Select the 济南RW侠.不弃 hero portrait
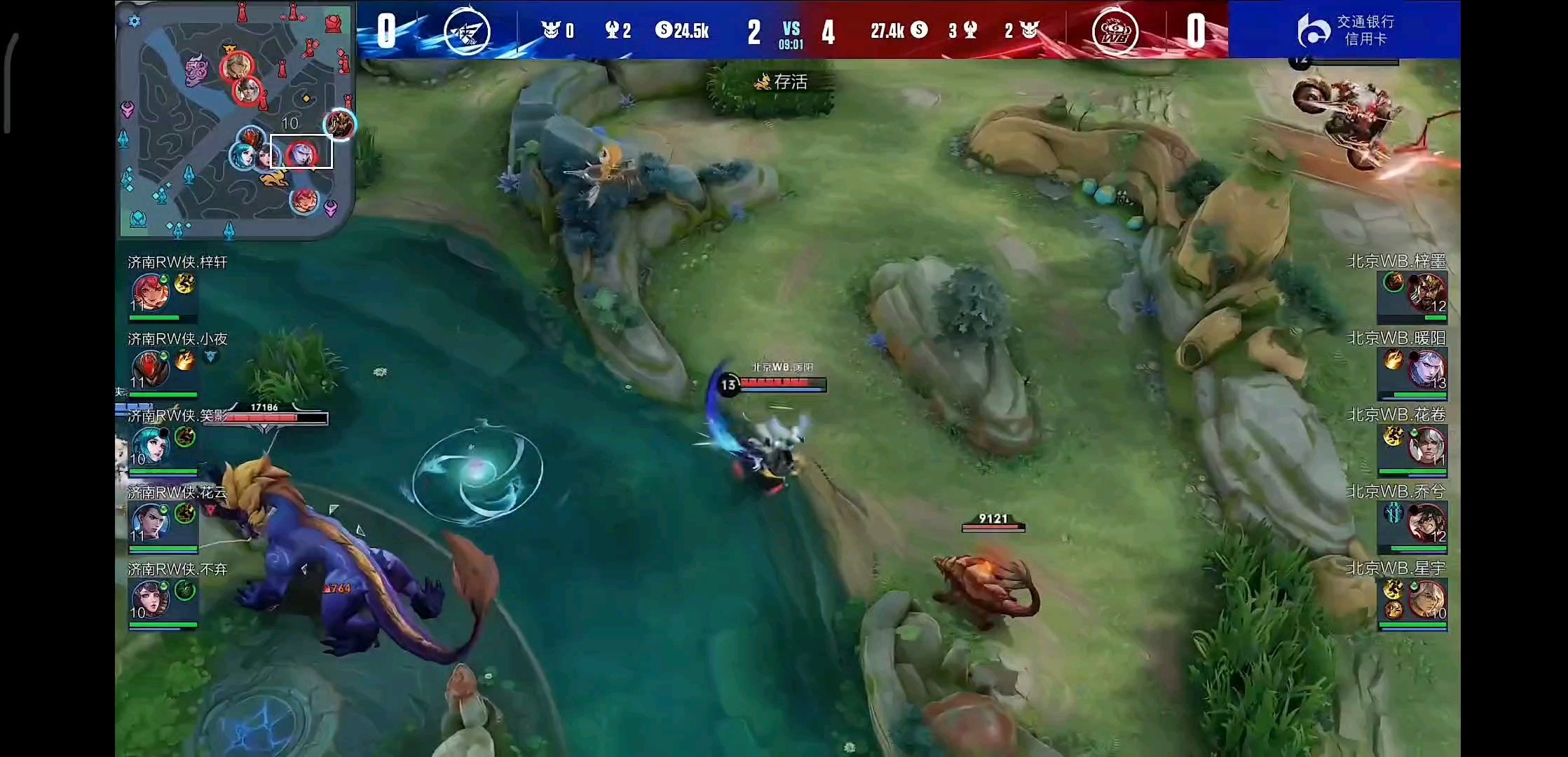 pyautogui.click(x=150, y=600)
